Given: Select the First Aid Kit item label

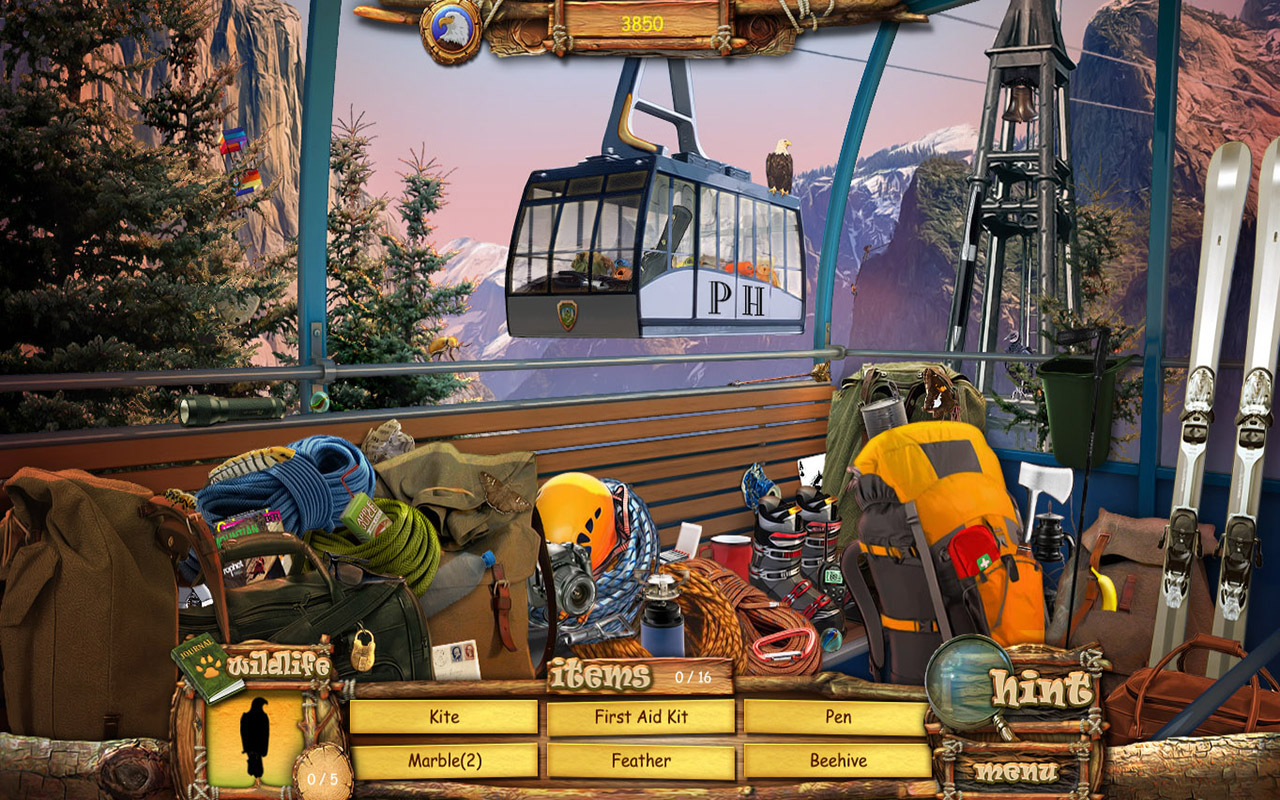Looking at the screenshot, I should pyautogui.click(x=640, y=717).
